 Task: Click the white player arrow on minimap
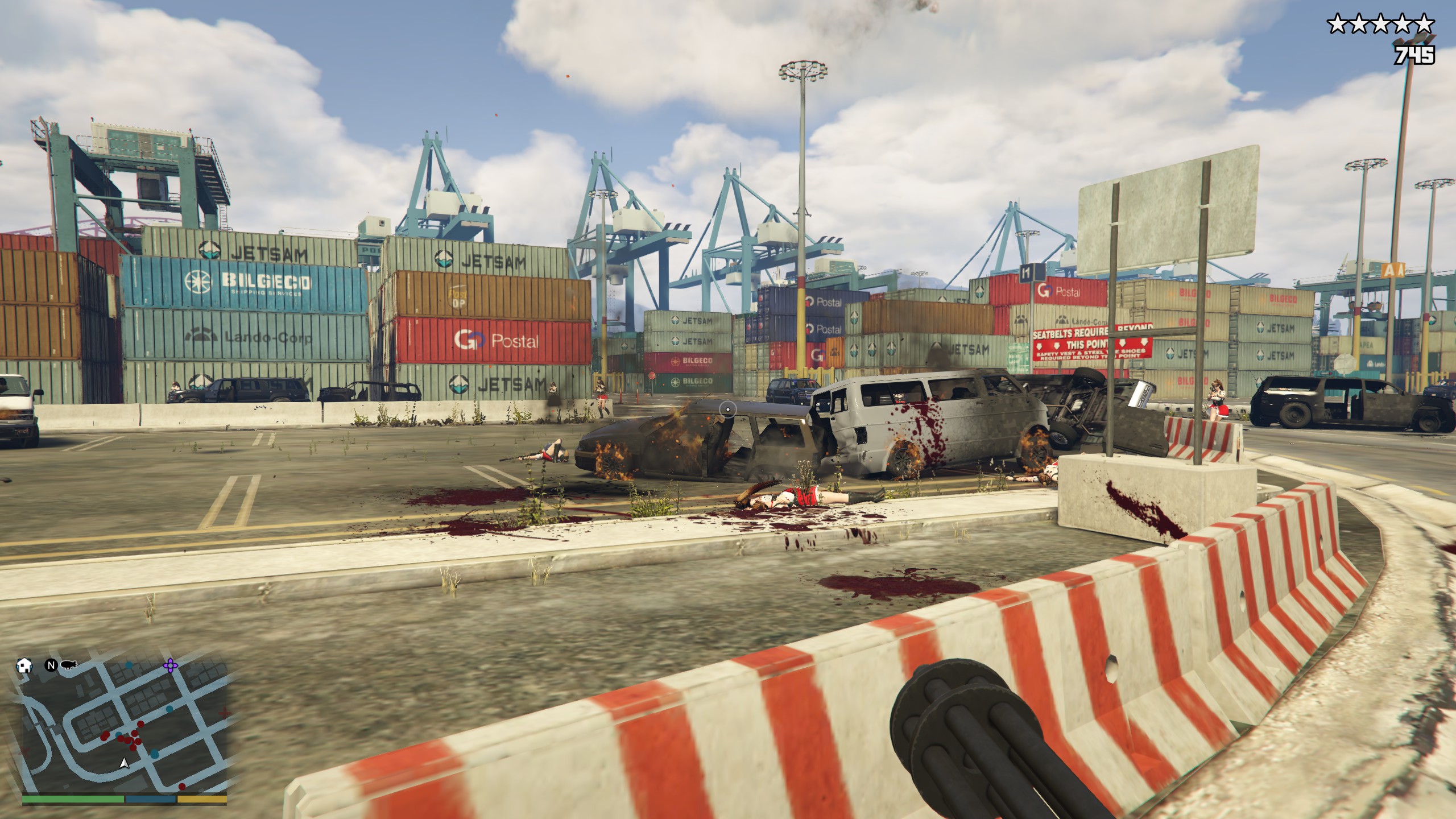pyautogui.click(x=124, y=764)
